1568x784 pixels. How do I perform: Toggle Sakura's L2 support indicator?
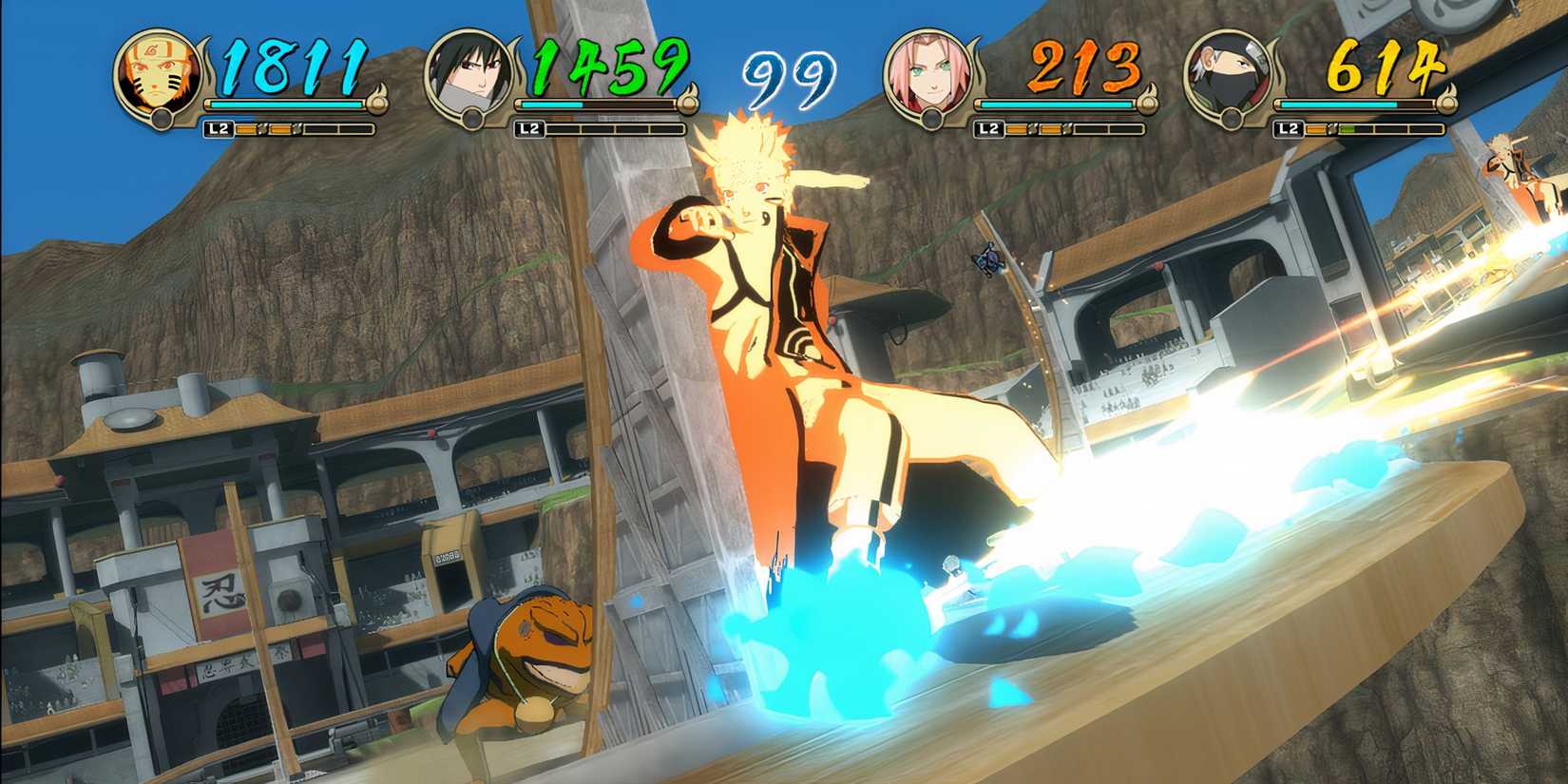[x=988, y=126]
